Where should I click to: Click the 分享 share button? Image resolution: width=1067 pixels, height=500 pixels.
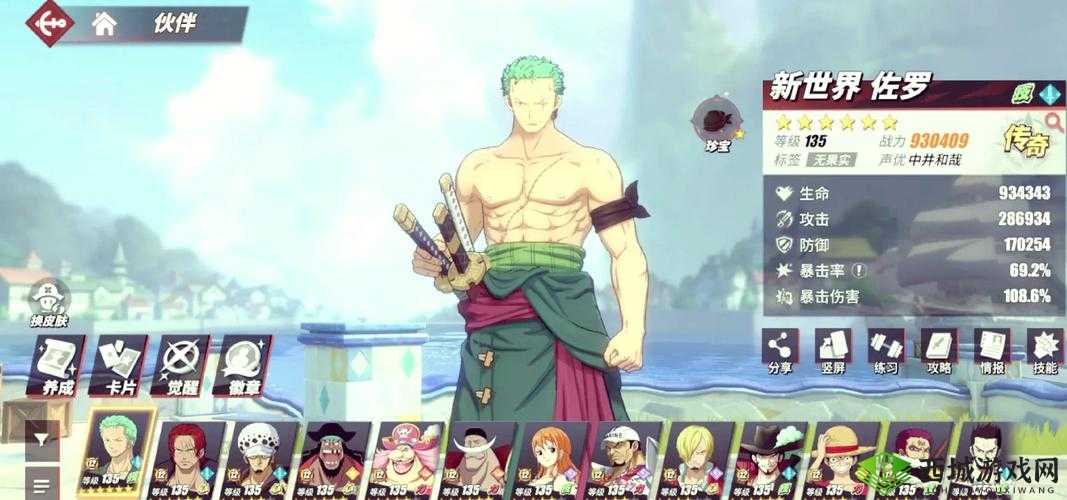[x=780, y=350]
